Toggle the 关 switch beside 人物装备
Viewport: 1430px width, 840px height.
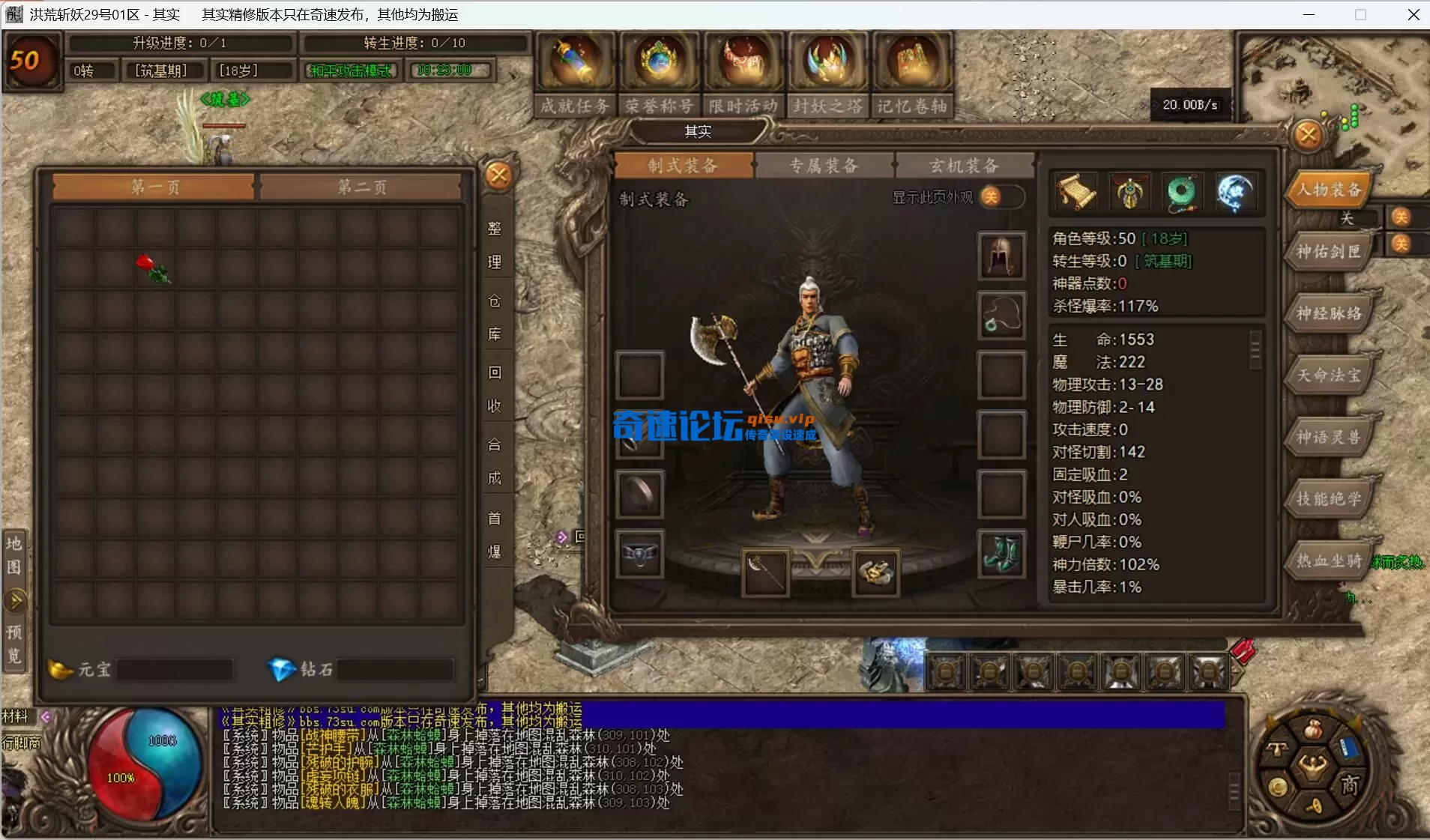1401,217
